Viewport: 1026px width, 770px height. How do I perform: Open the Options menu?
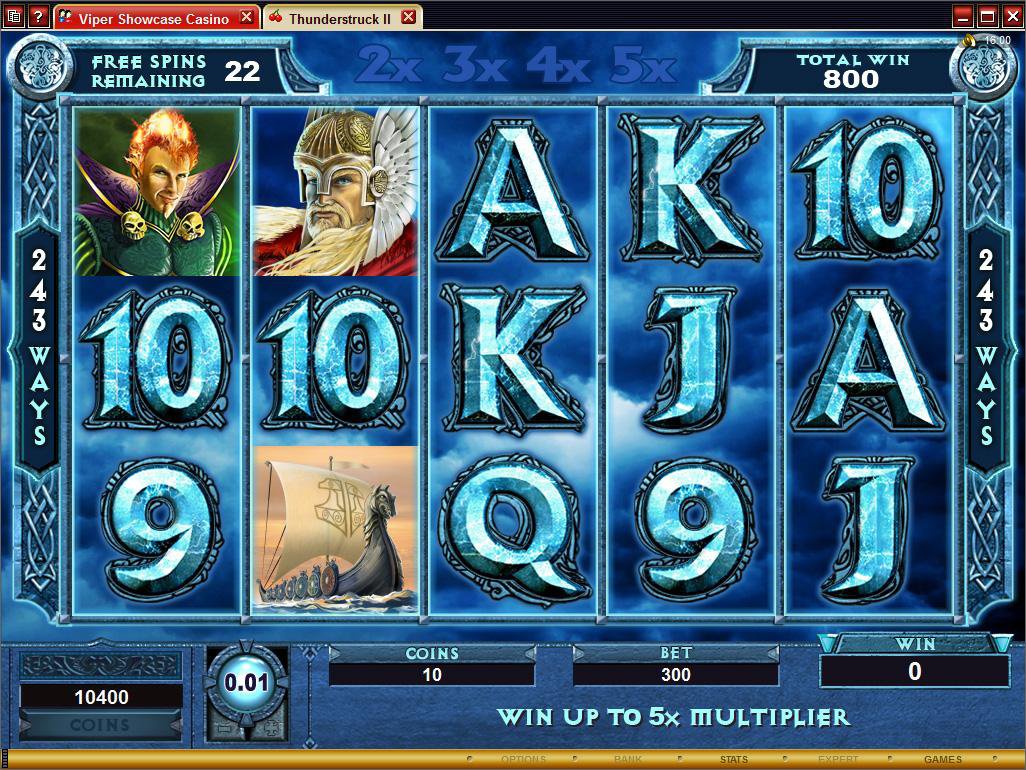point(524,760)
